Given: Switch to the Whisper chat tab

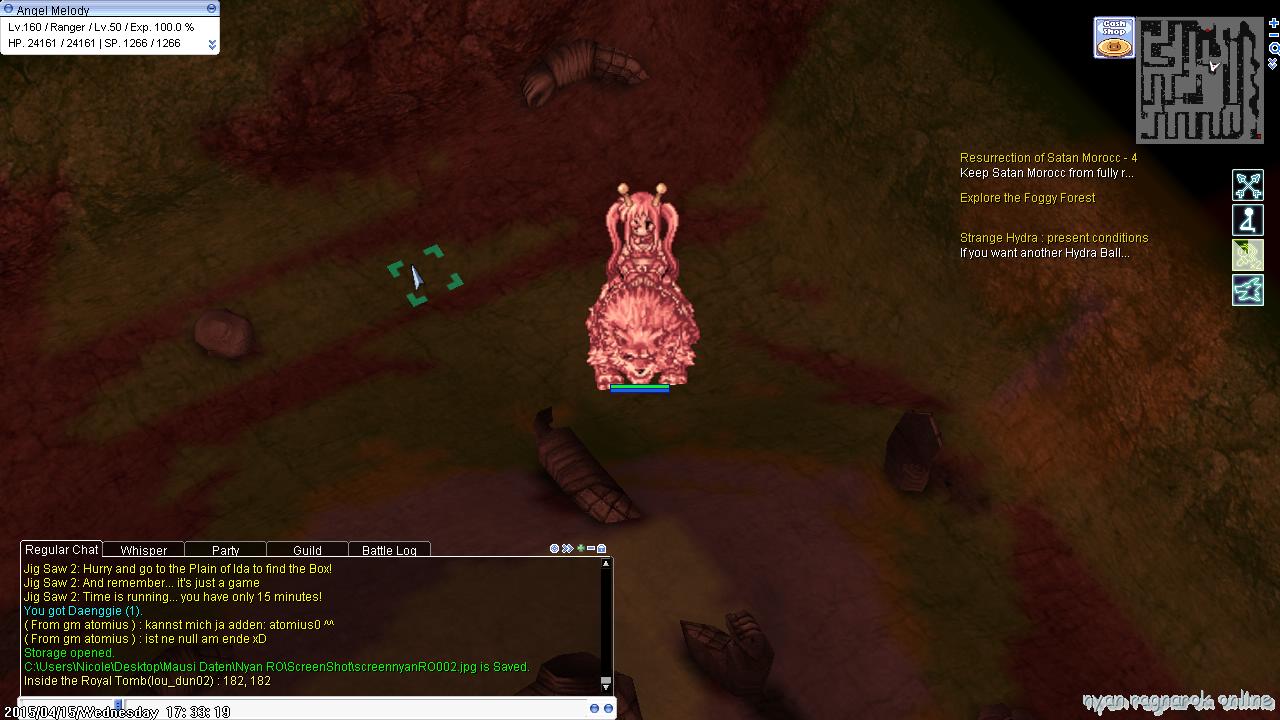Looking at the screenshot, I should tap(143, 550).
